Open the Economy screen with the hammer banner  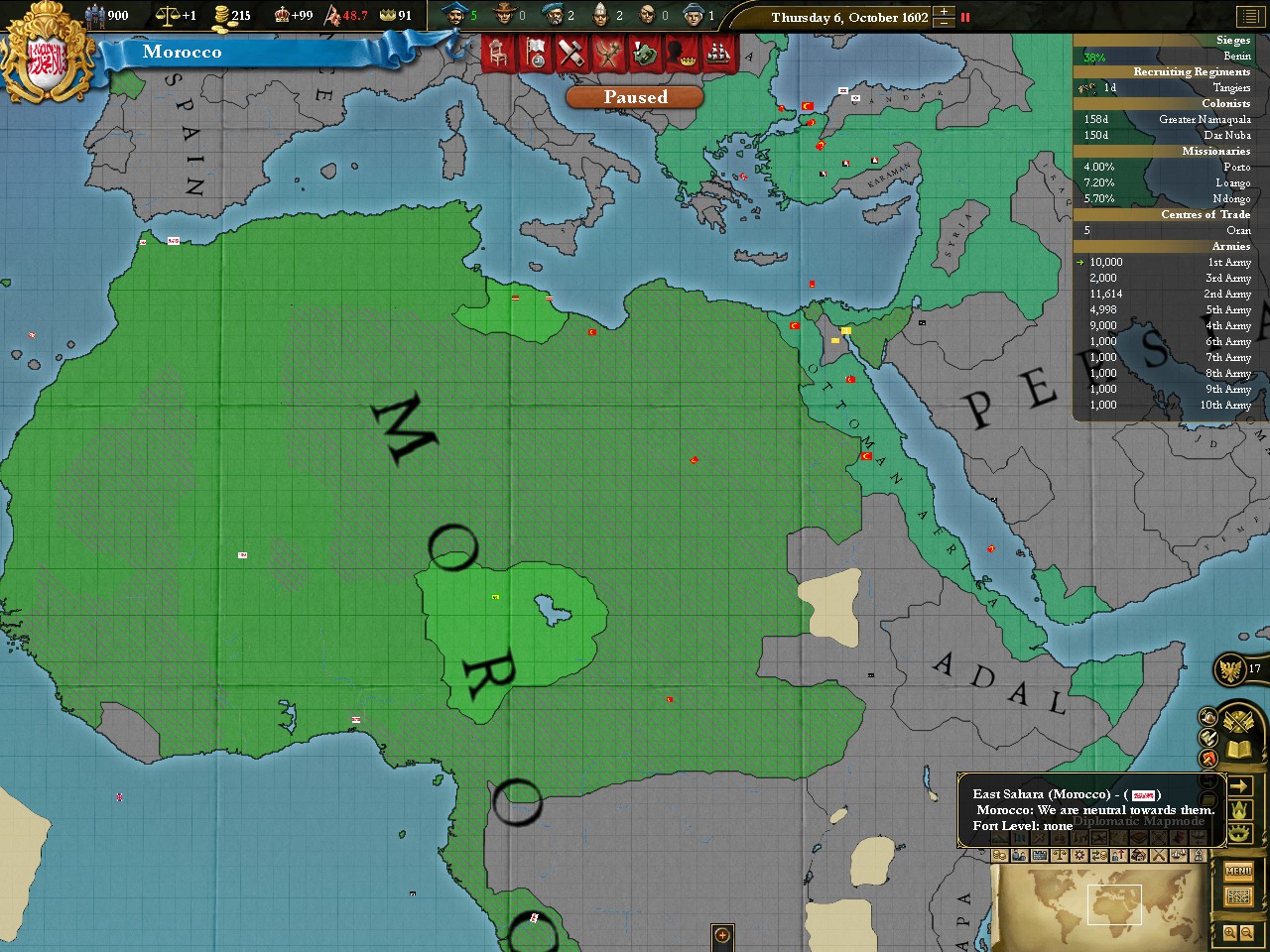click(571, 54)
